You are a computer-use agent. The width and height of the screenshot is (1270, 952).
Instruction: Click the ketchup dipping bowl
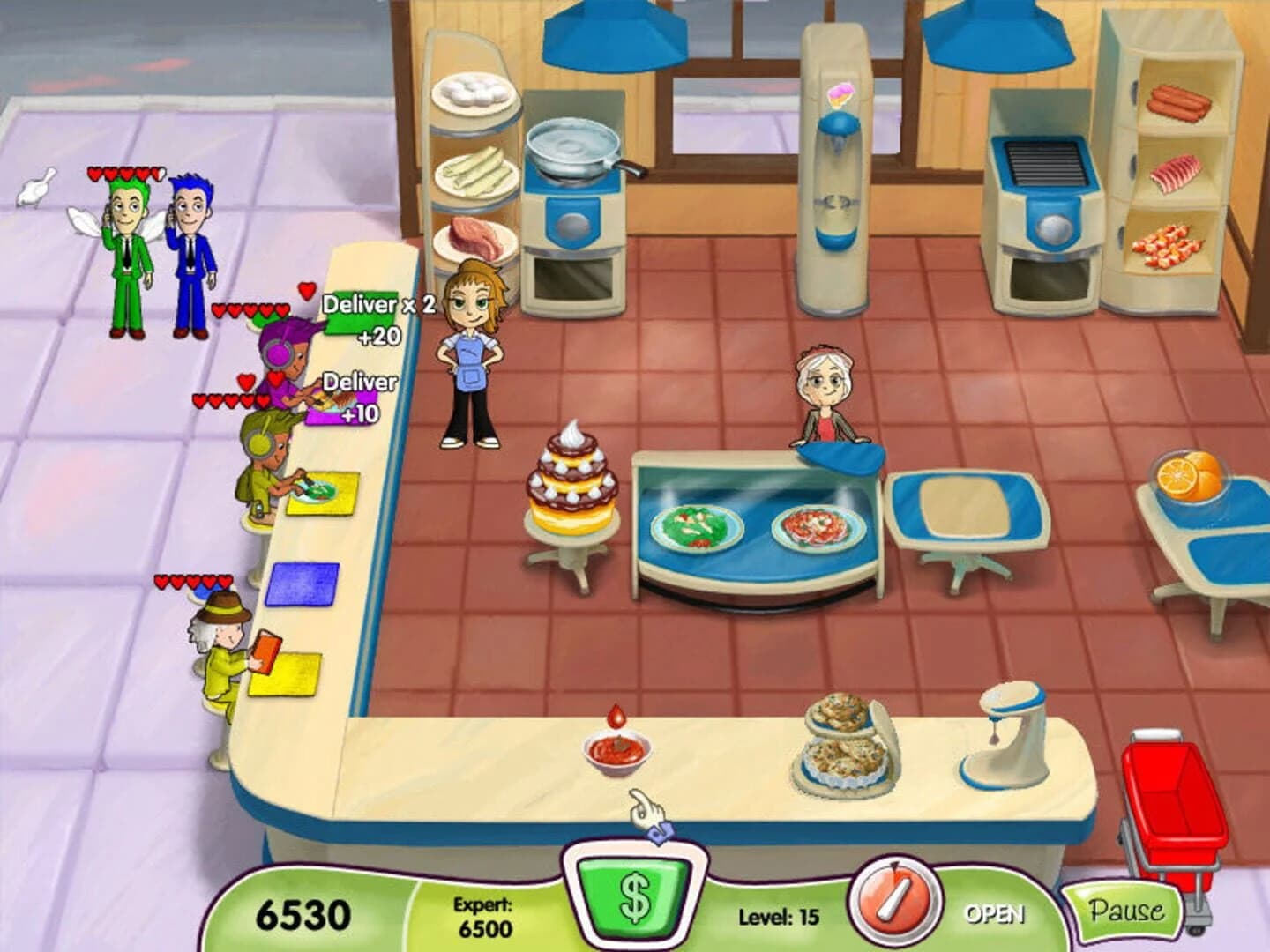pyautogui.click(x=617, y=749)
